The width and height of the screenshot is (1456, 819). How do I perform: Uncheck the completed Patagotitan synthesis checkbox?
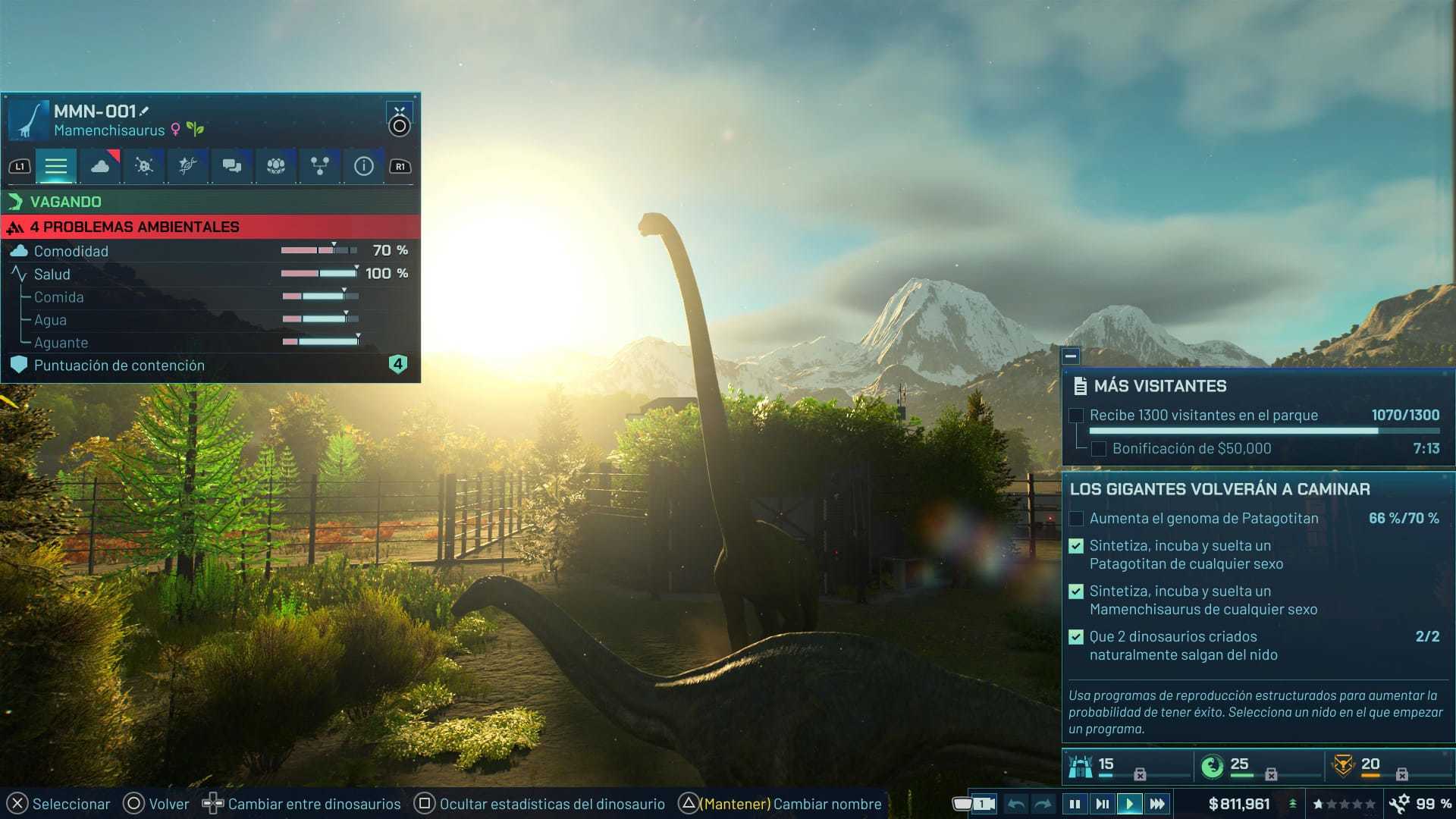pos(1075,545)
